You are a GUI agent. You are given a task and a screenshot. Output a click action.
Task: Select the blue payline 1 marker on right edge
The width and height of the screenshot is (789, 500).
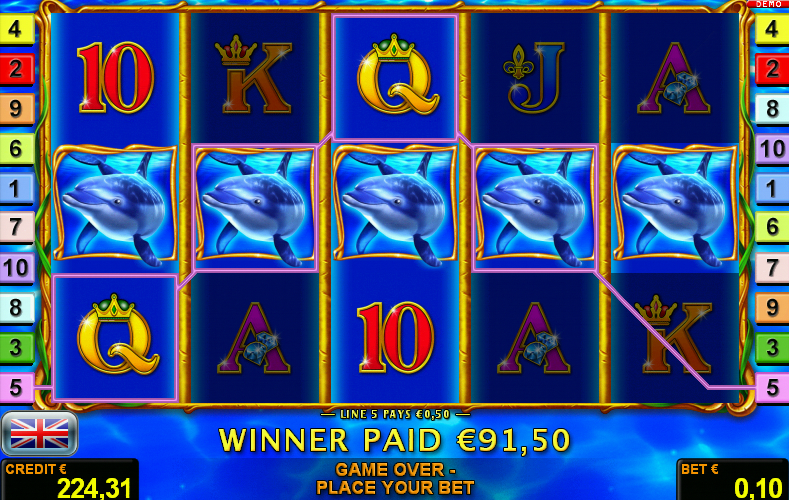[771, 188]
